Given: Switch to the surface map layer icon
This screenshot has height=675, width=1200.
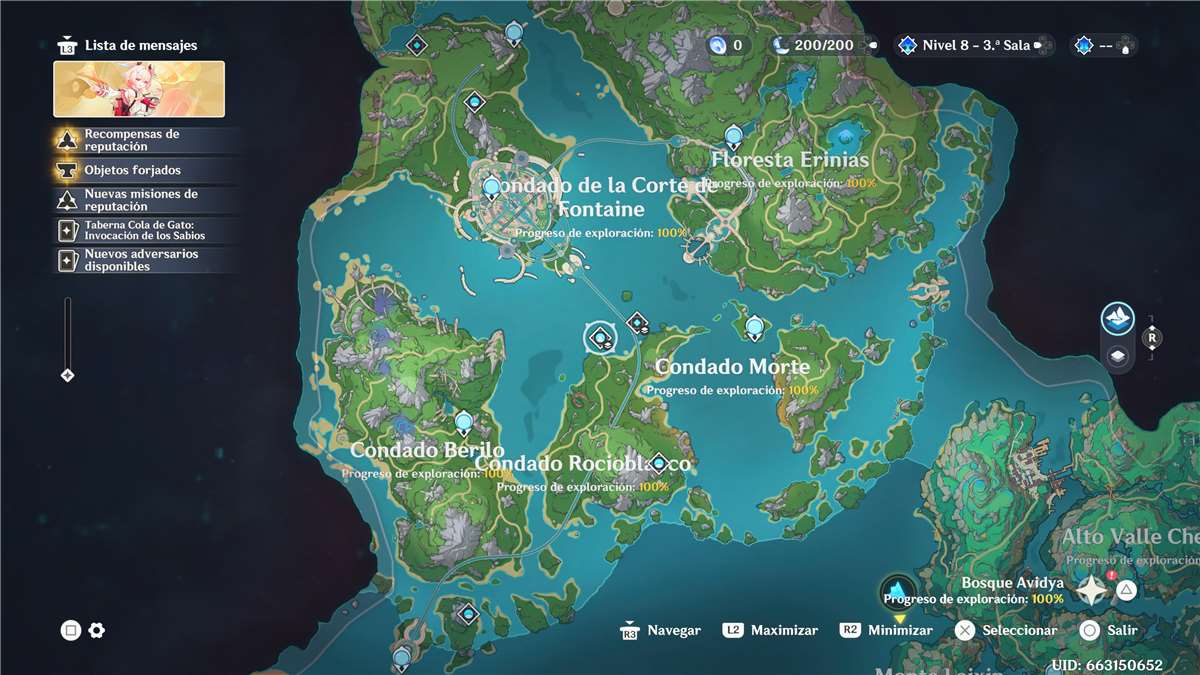Looking at the screenshot, I should point(1118,319).
